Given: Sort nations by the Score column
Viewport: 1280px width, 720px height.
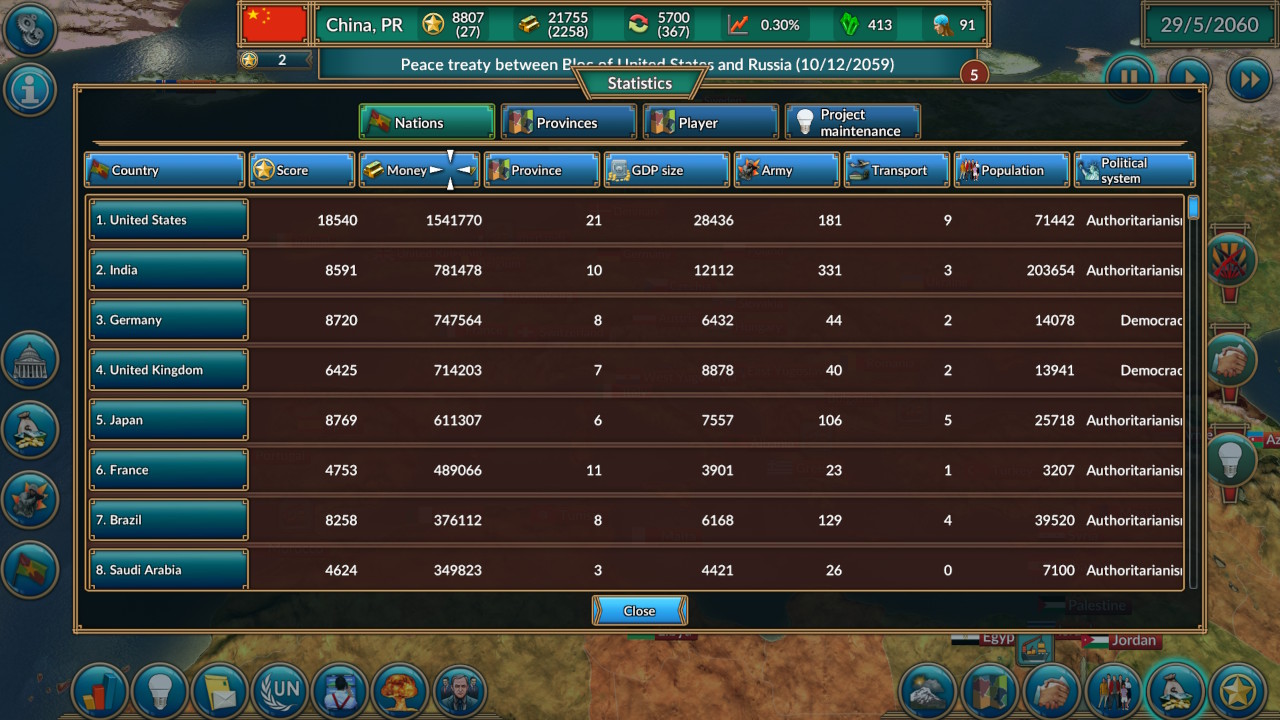Looking at the screenshot, I should [x=301, y=169].
